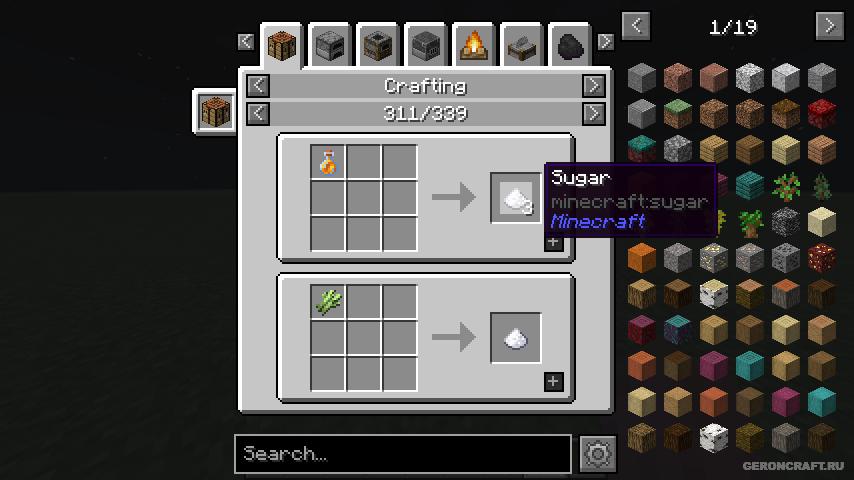Viewport: 854px width, 480px height.
Task: Advance to the next recipe page from 311/339
Action: [x=593, y=113]
